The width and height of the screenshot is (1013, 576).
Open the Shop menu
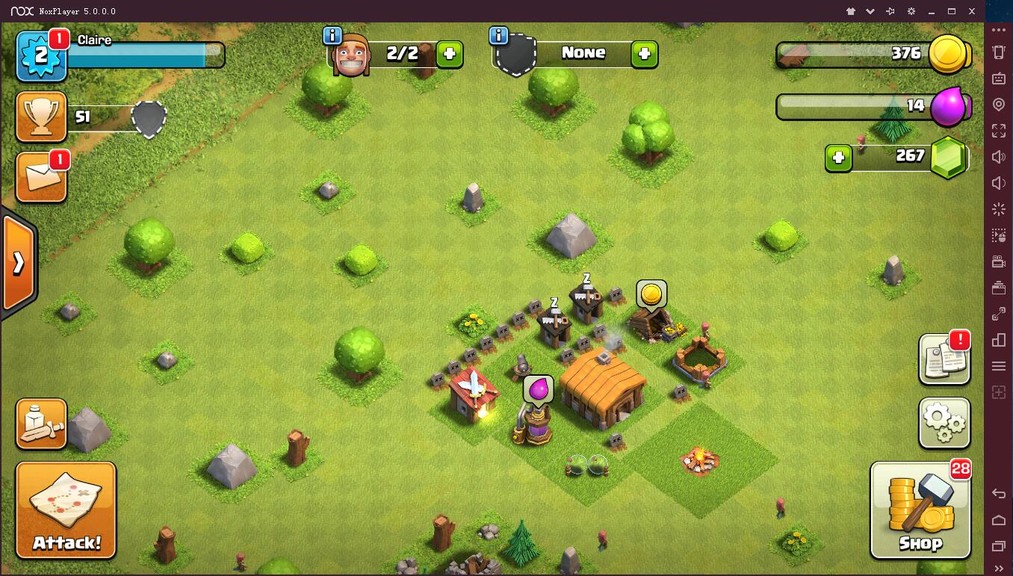pos(920,510)
